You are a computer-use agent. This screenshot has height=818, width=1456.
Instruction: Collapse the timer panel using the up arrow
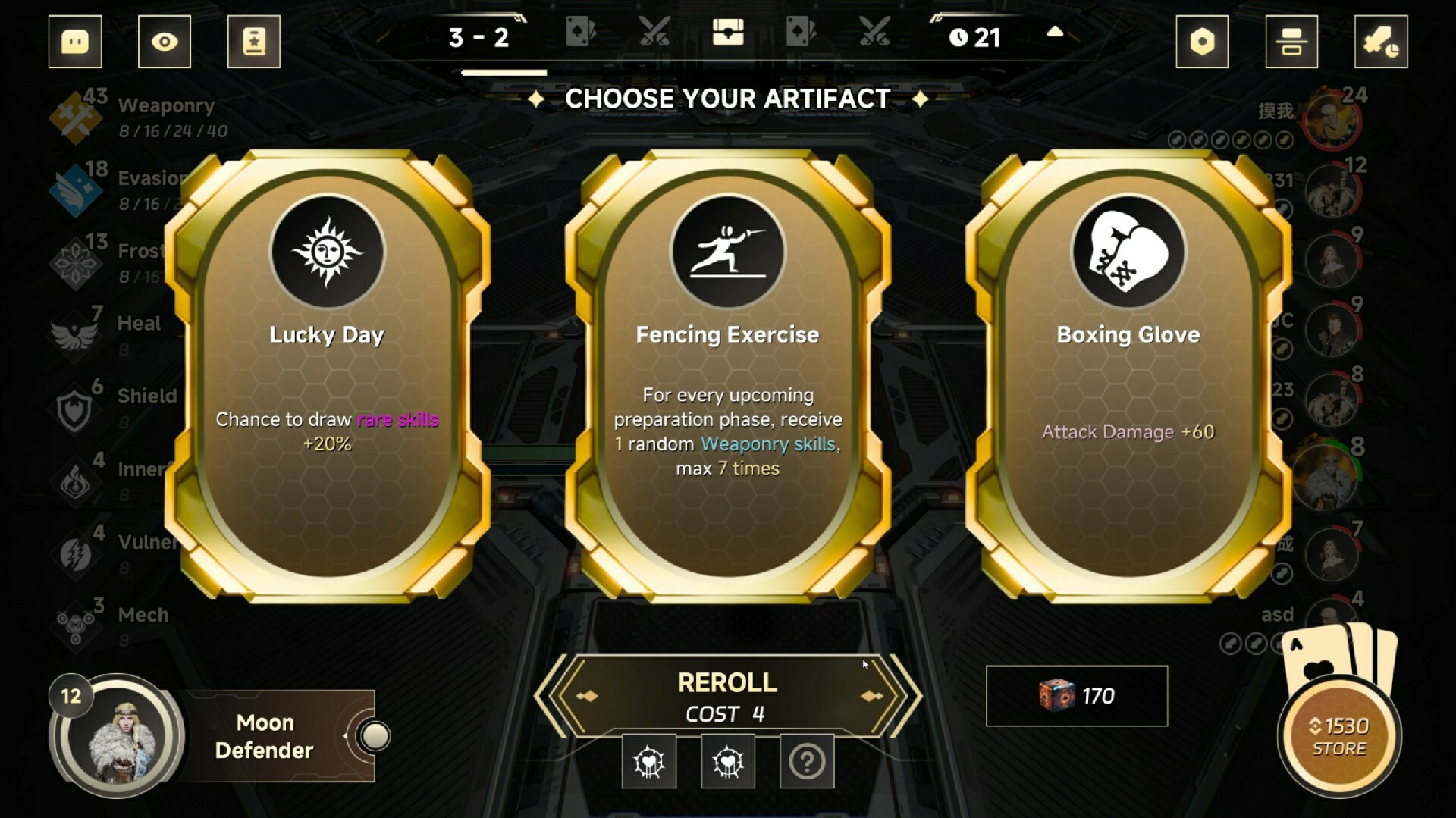[x=1055, y=33]
